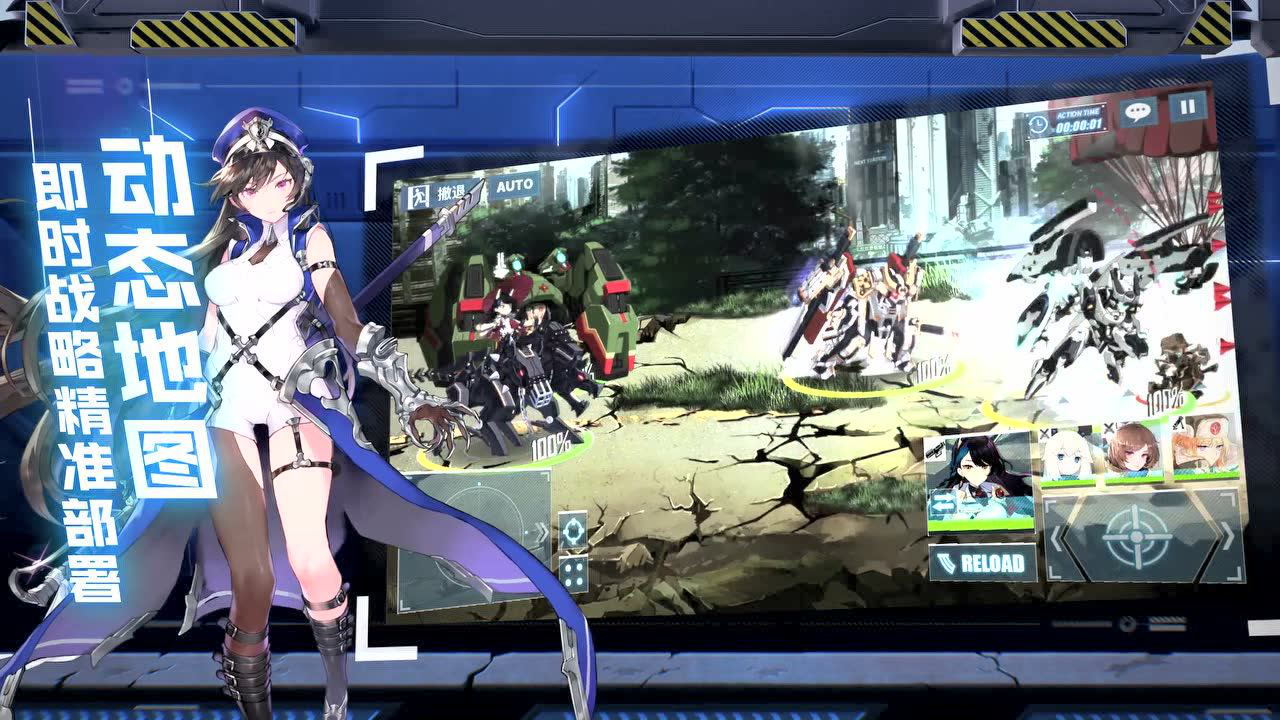The image size is (1280, 720).
Task: Enable auto-targeting via the crosshair panel
Action: click(1135, 537)
